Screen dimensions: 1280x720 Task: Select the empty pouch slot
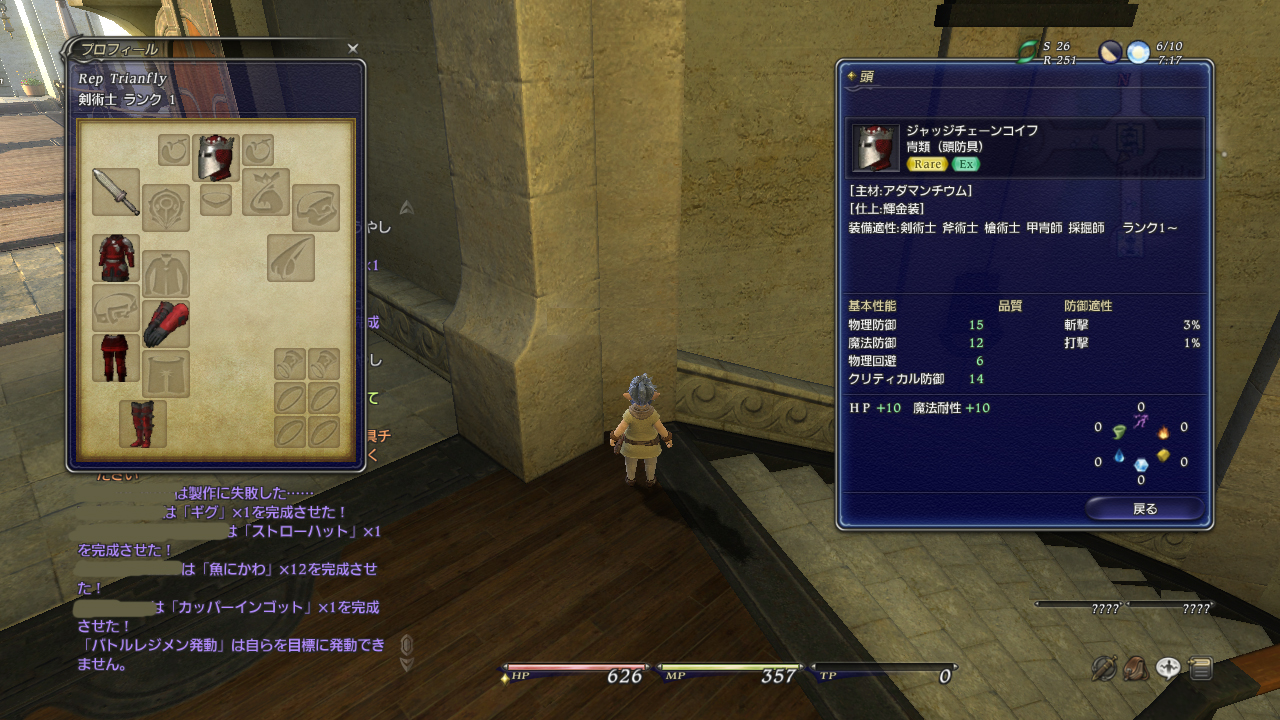point(265,192)
